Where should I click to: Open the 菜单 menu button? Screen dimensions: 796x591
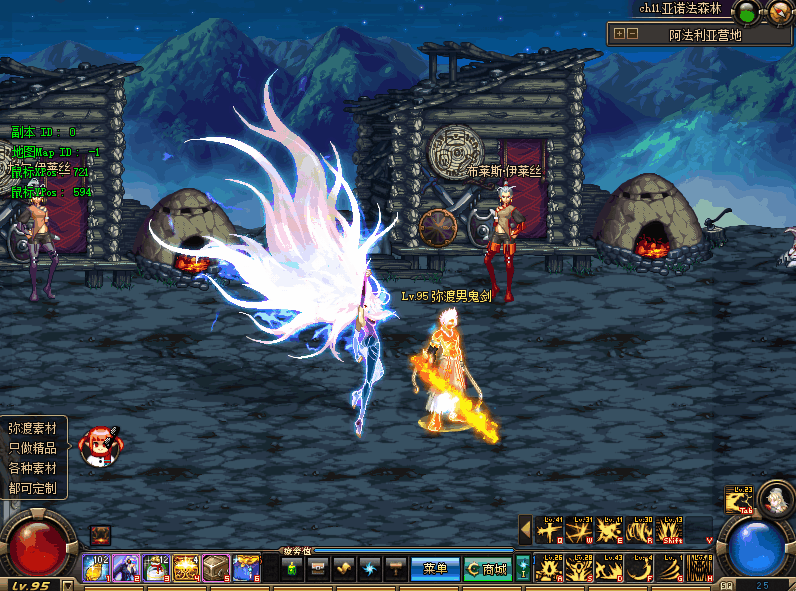point(435,569)
